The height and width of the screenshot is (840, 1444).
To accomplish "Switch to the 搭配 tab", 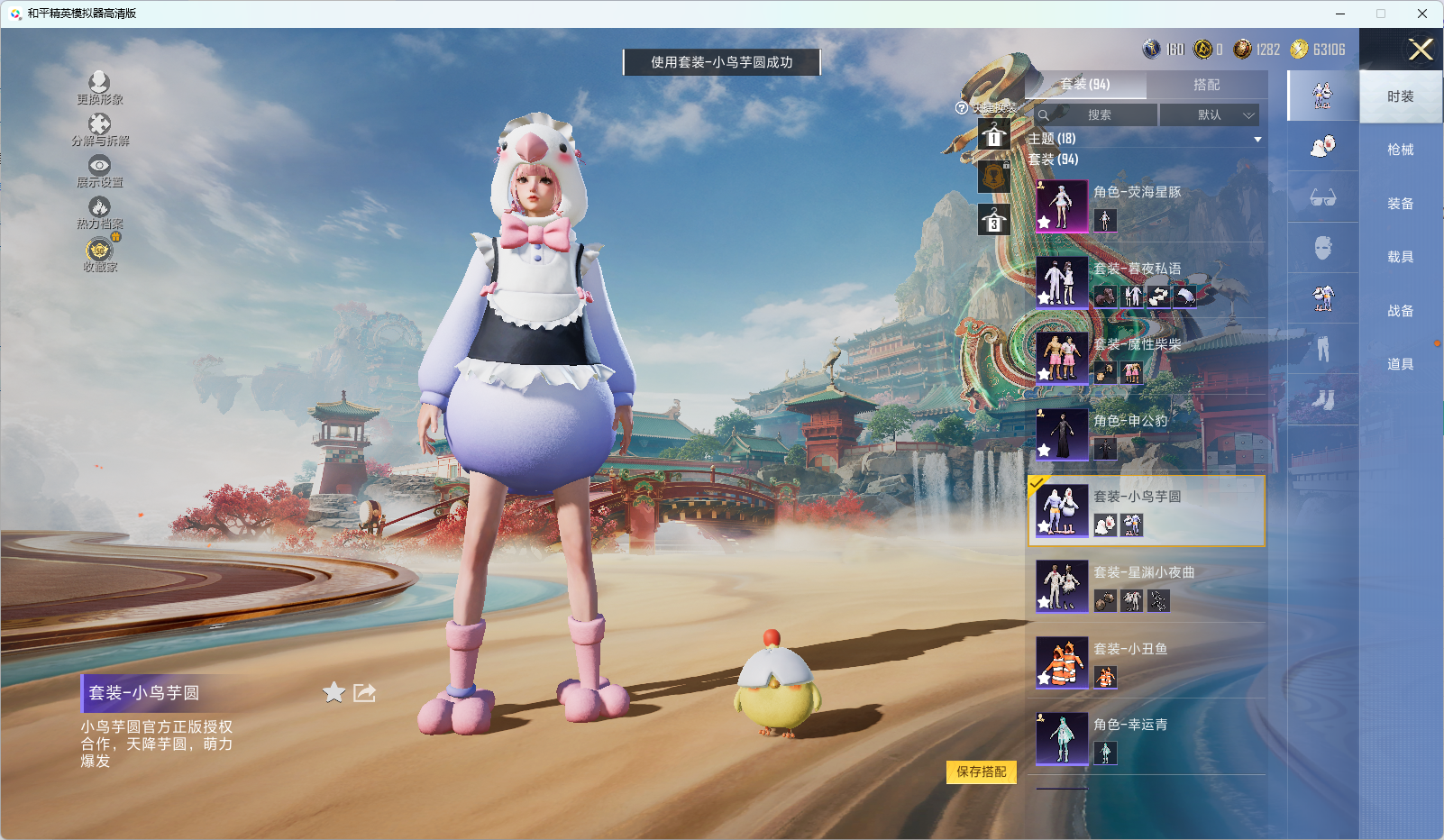I will pyautogui.click(x=1206, y=85).
